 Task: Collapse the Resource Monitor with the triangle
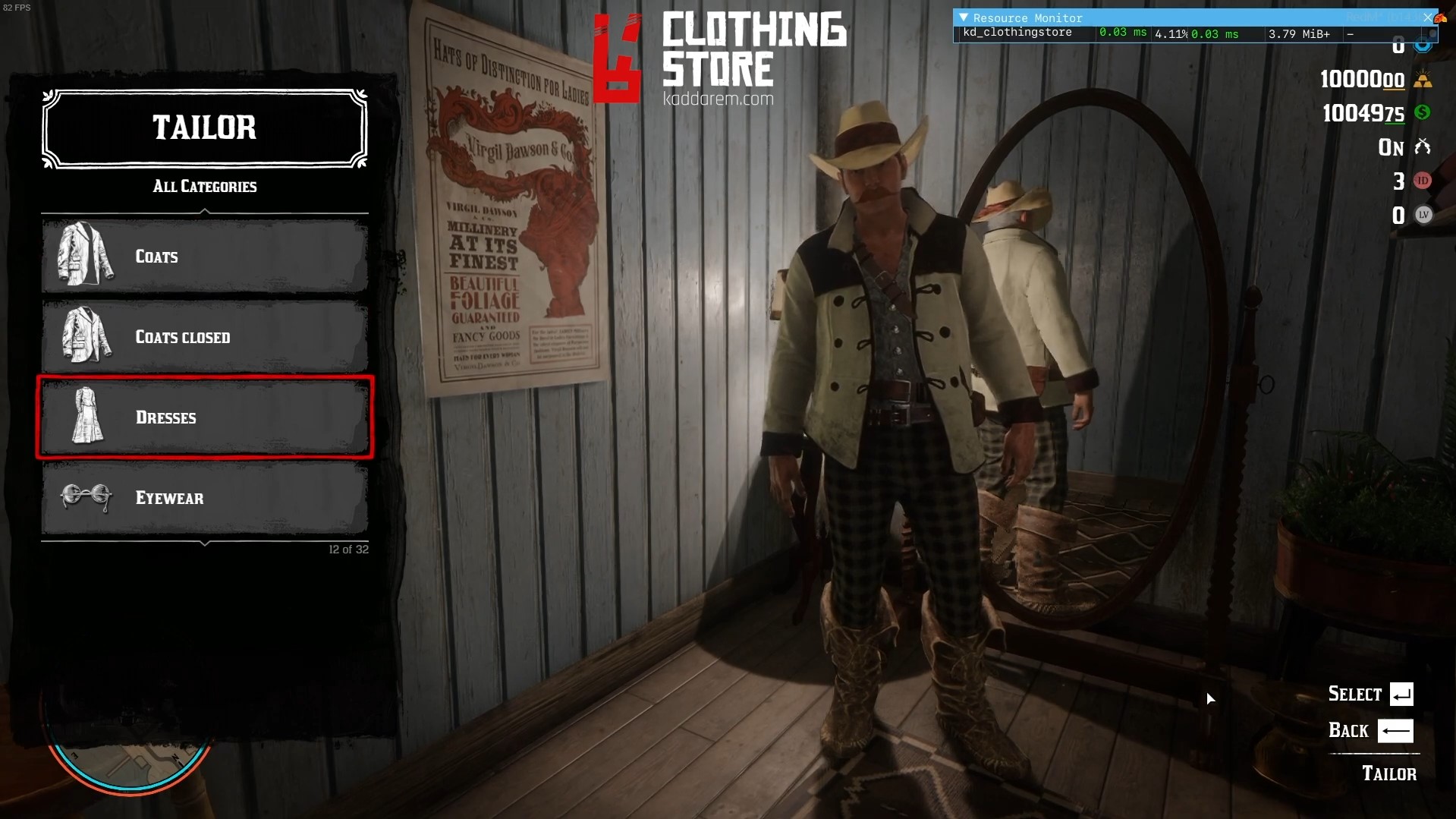click(963, 17)
